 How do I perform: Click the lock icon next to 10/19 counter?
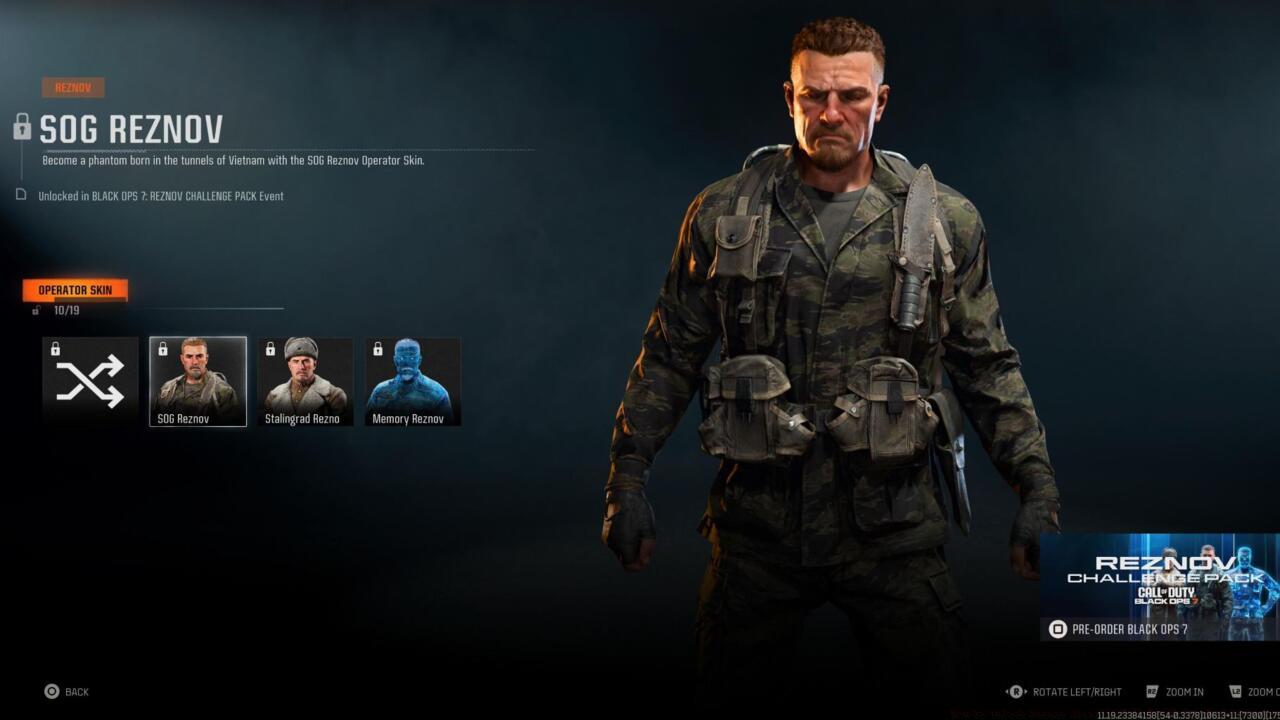pyautogui.click(x=34, y=310)
